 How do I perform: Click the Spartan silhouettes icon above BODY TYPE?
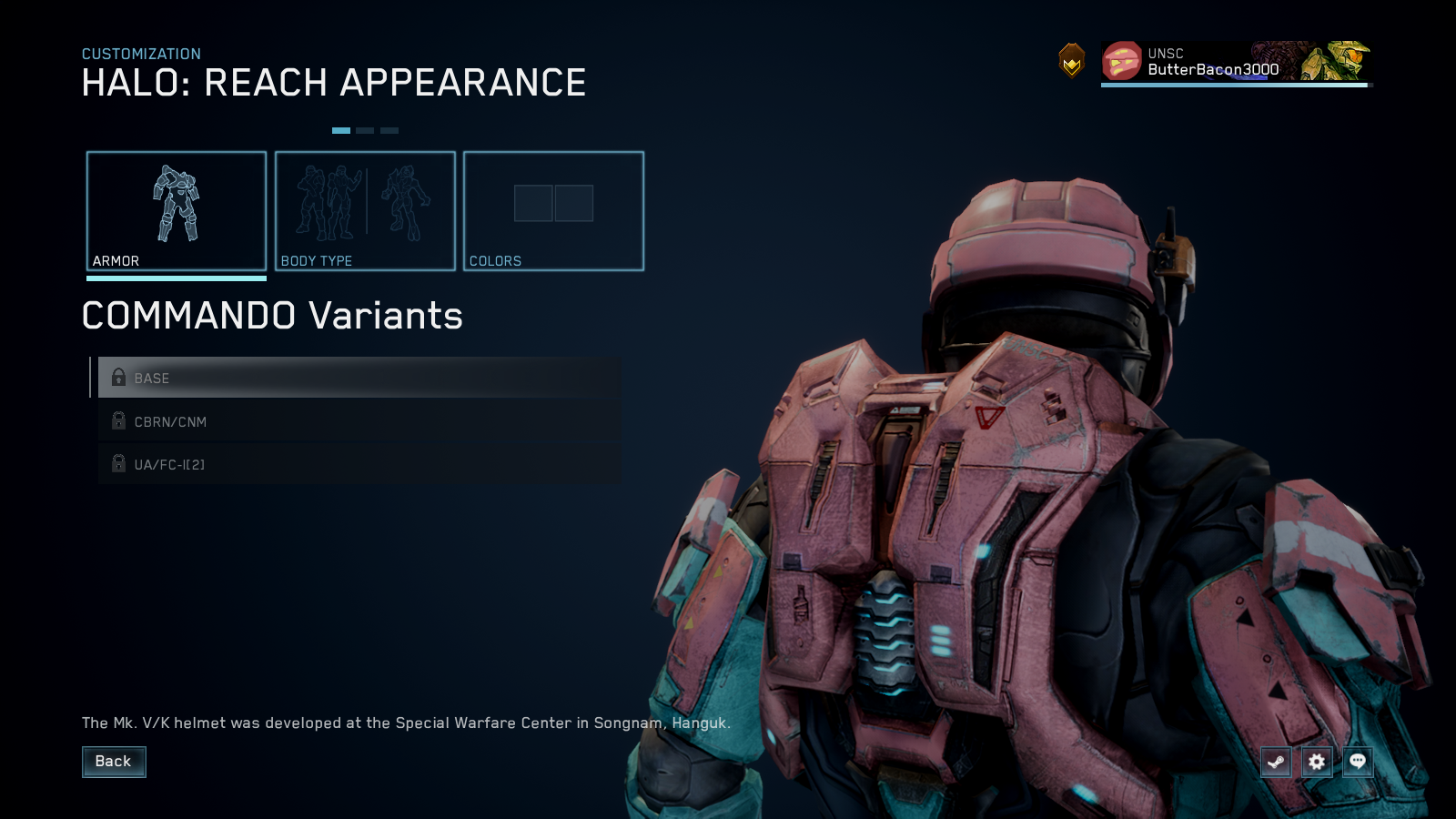tap(364, 202)
